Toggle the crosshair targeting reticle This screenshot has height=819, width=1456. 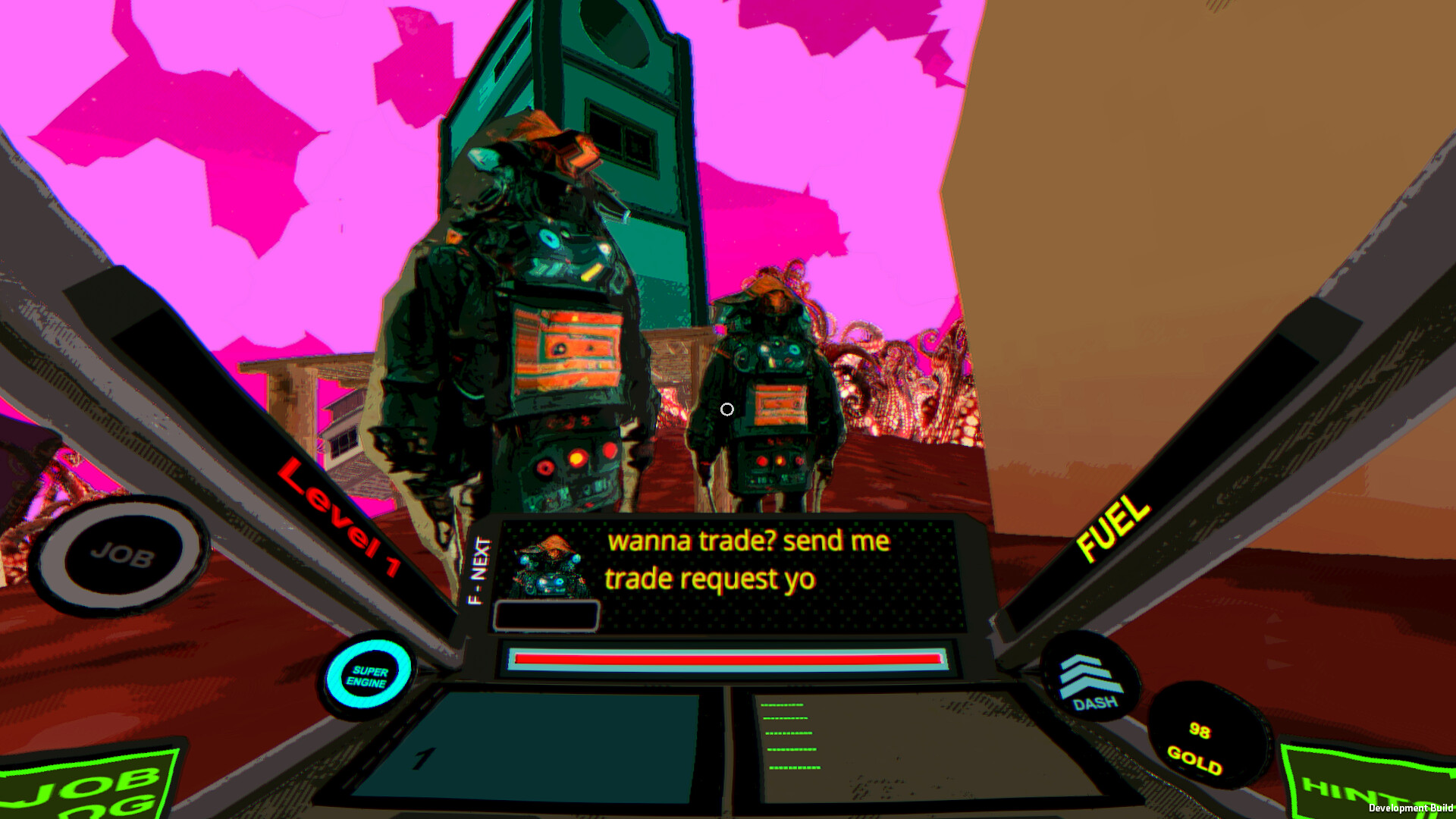tap(727, 409)
